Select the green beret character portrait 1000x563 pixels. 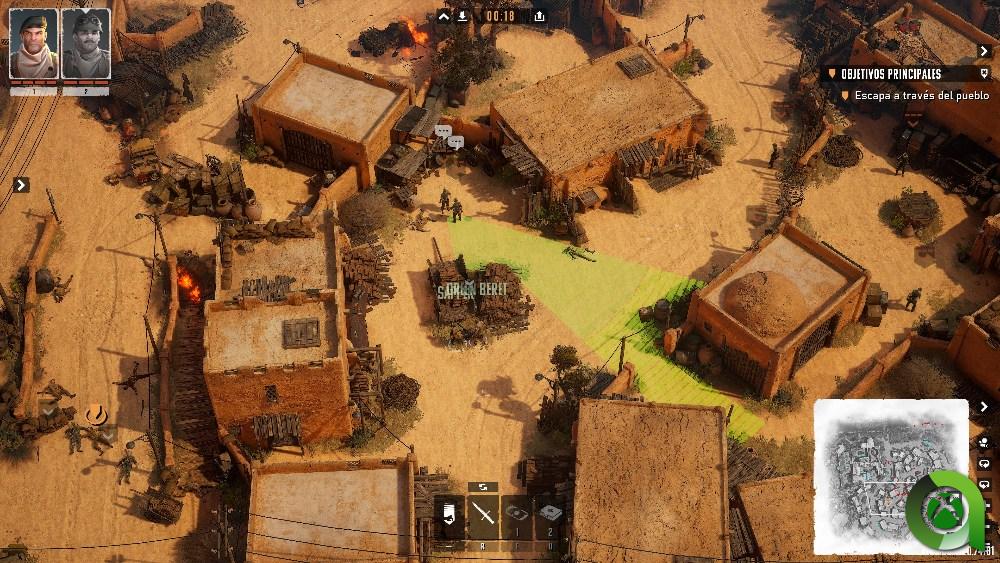pos(34,43)
